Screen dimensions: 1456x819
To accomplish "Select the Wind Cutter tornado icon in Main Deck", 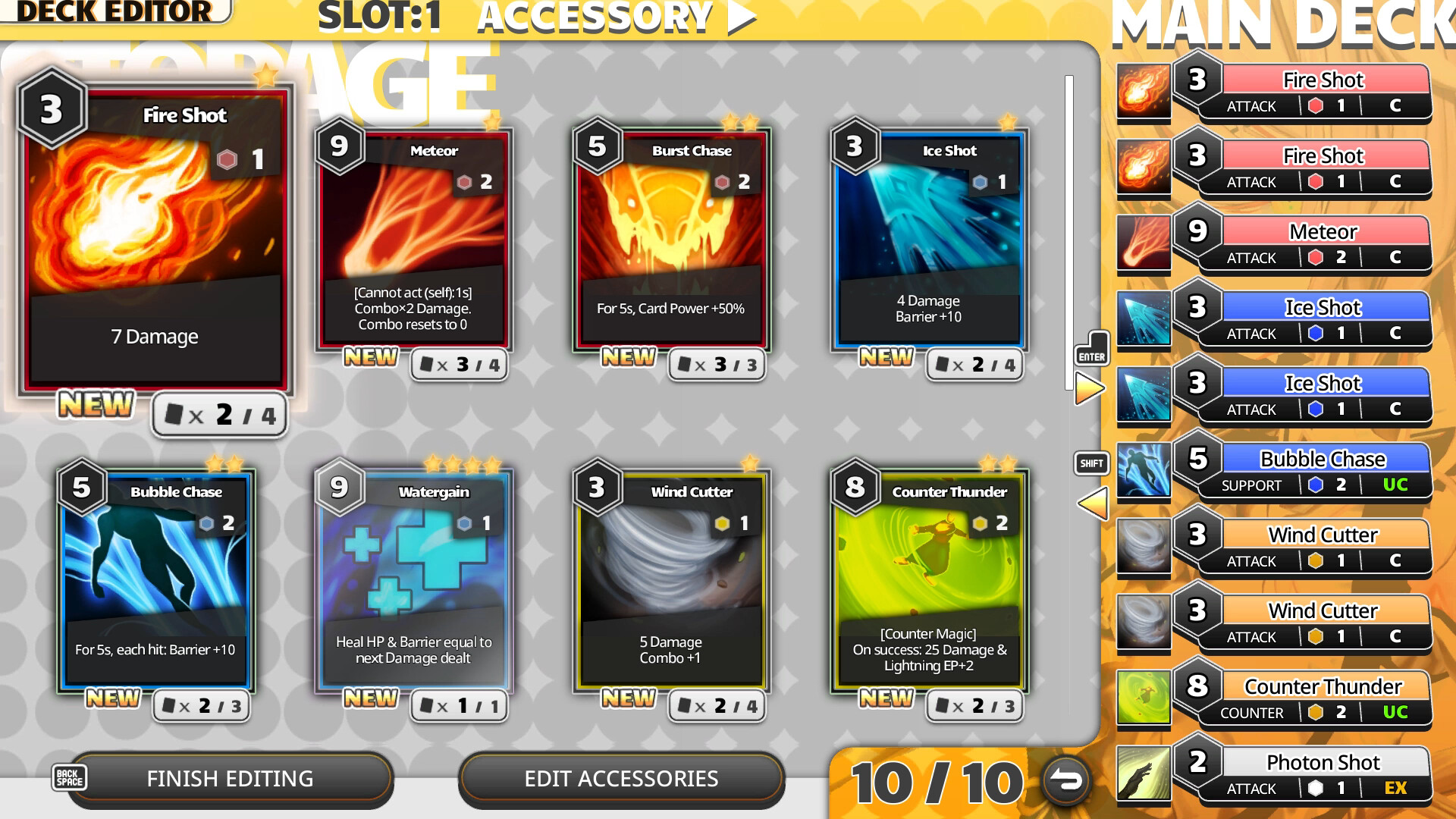I will click(x=1144, y=546).
